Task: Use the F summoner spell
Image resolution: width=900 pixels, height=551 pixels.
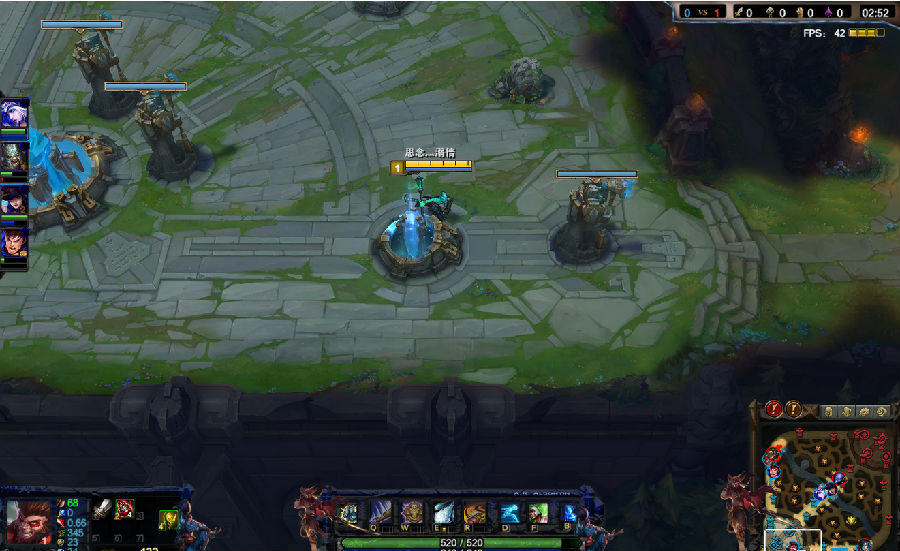Action: pos(539,514)
